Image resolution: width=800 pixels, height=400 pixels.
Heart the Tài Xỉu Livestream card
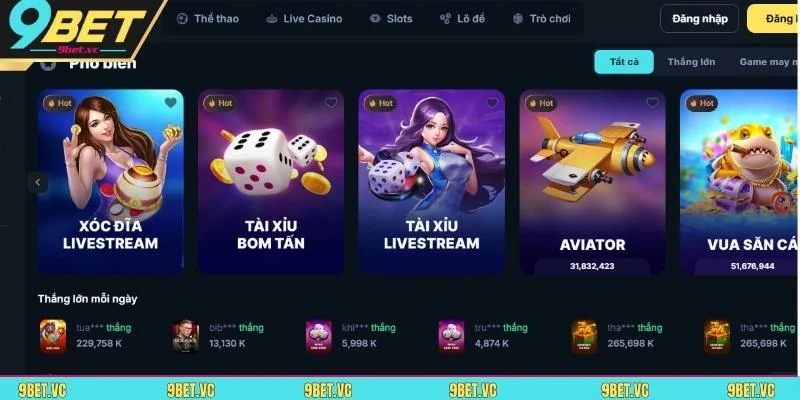(x=492, y=103)
